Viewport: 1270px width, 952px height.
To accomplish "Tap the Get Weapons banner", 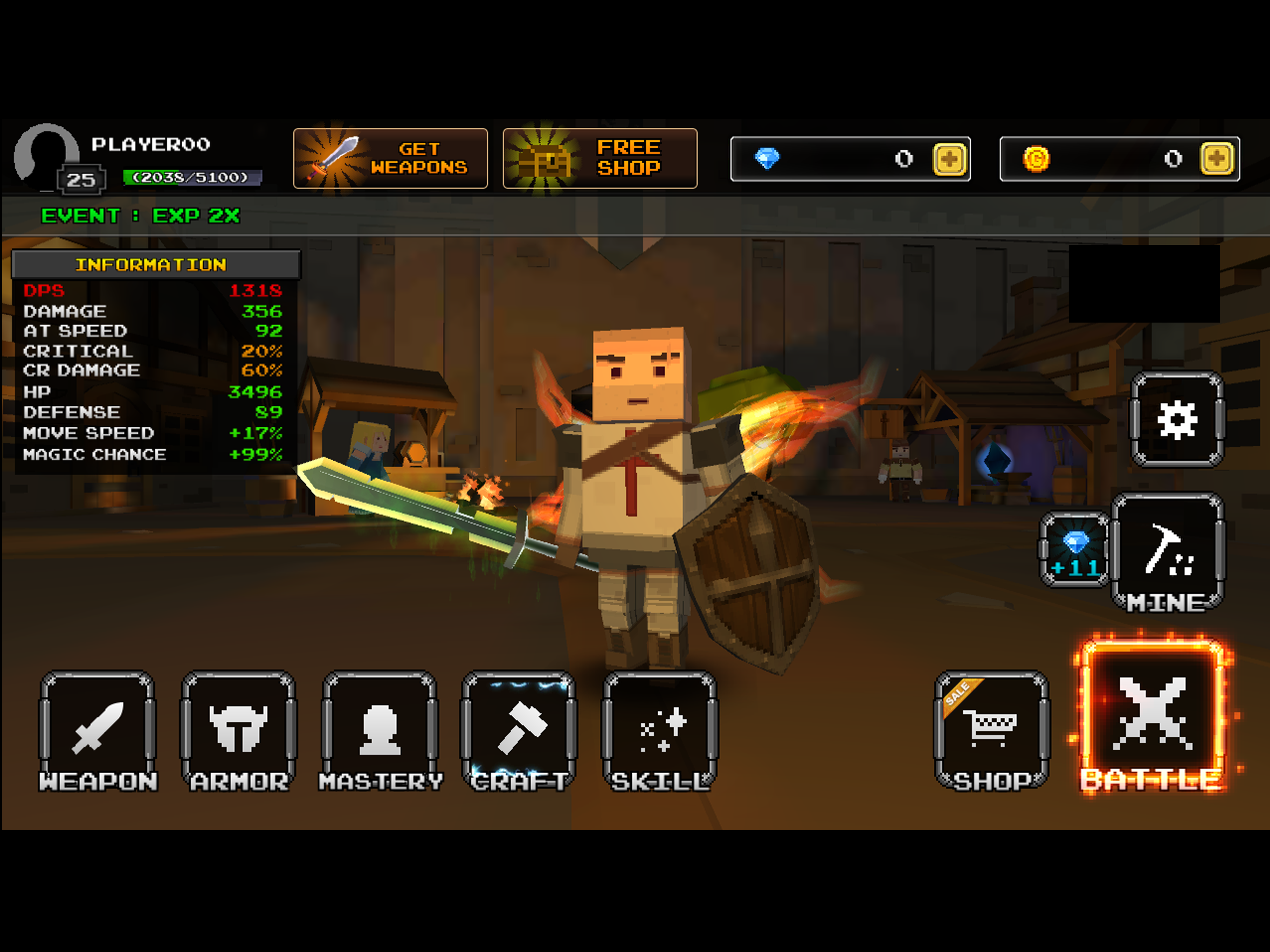I will 390,159.
